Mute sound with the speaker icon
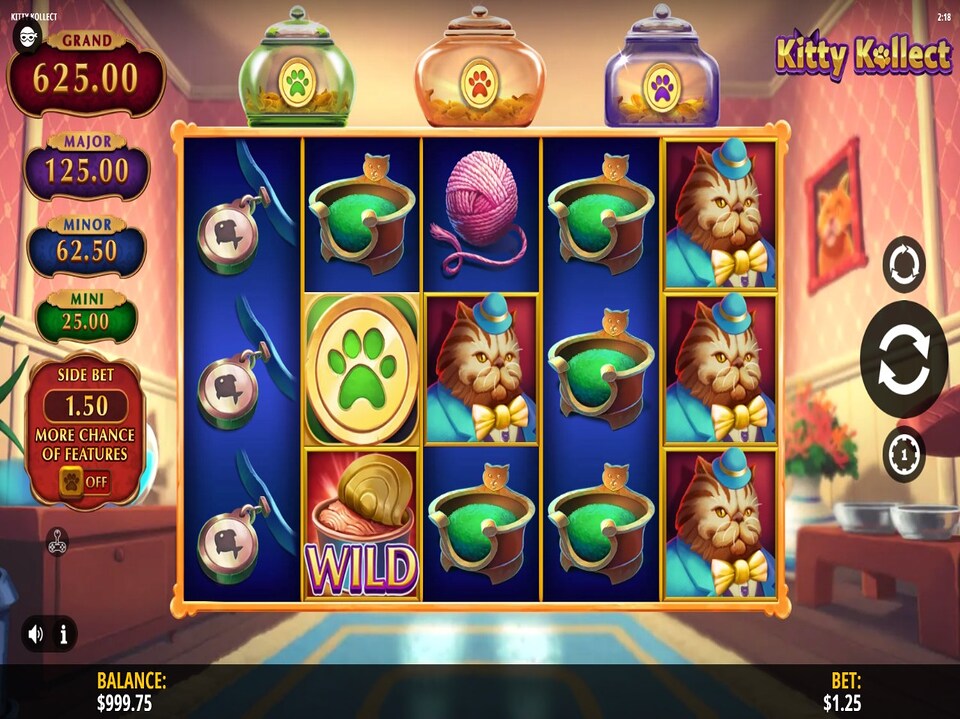This screenshot has width=960, height=719. pos(37,634)
